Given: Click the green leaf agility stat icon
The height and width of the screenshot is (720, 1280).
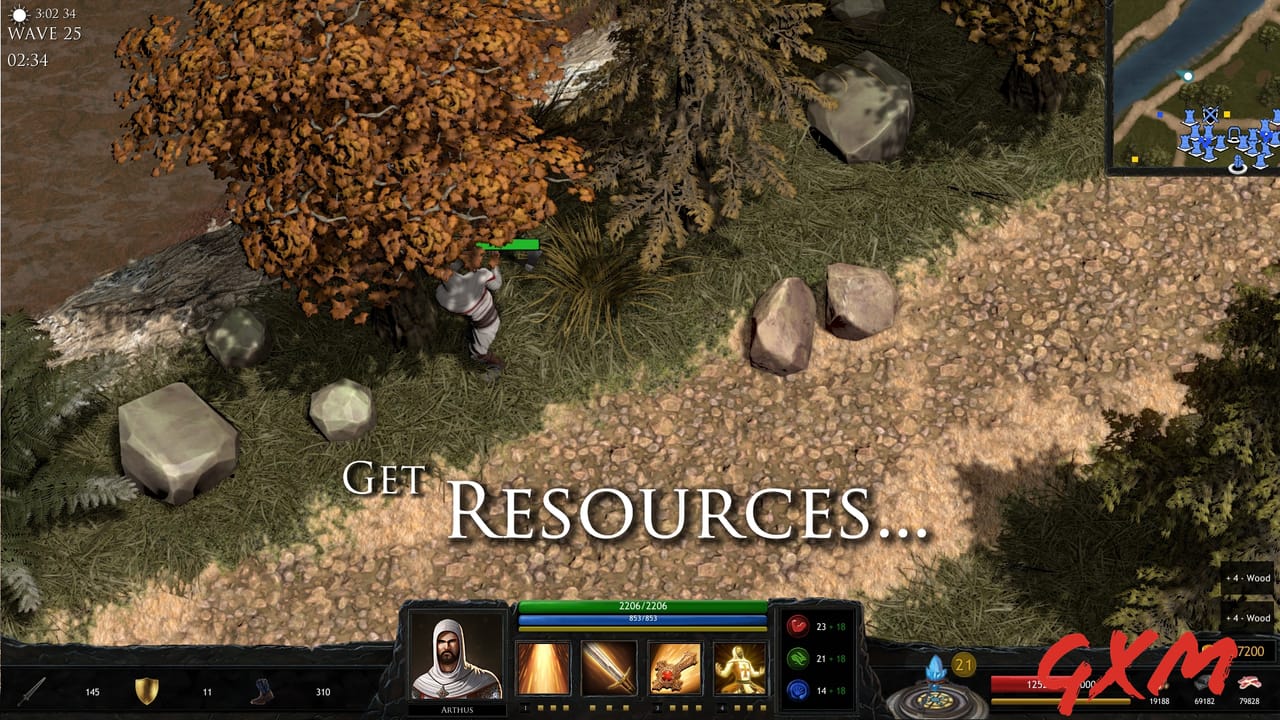Looking at the screenshot, I should 796,660.
